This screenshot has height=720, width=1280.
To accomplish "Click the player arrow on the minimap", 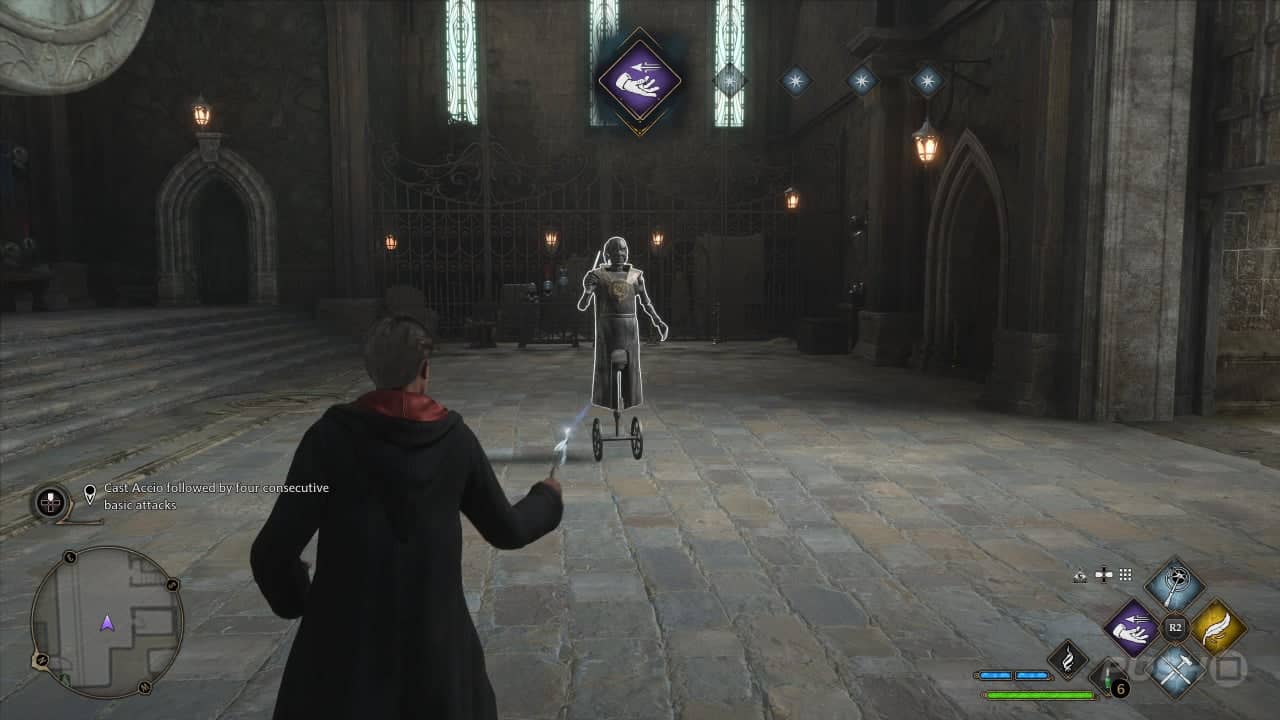I will coord(108,622).
